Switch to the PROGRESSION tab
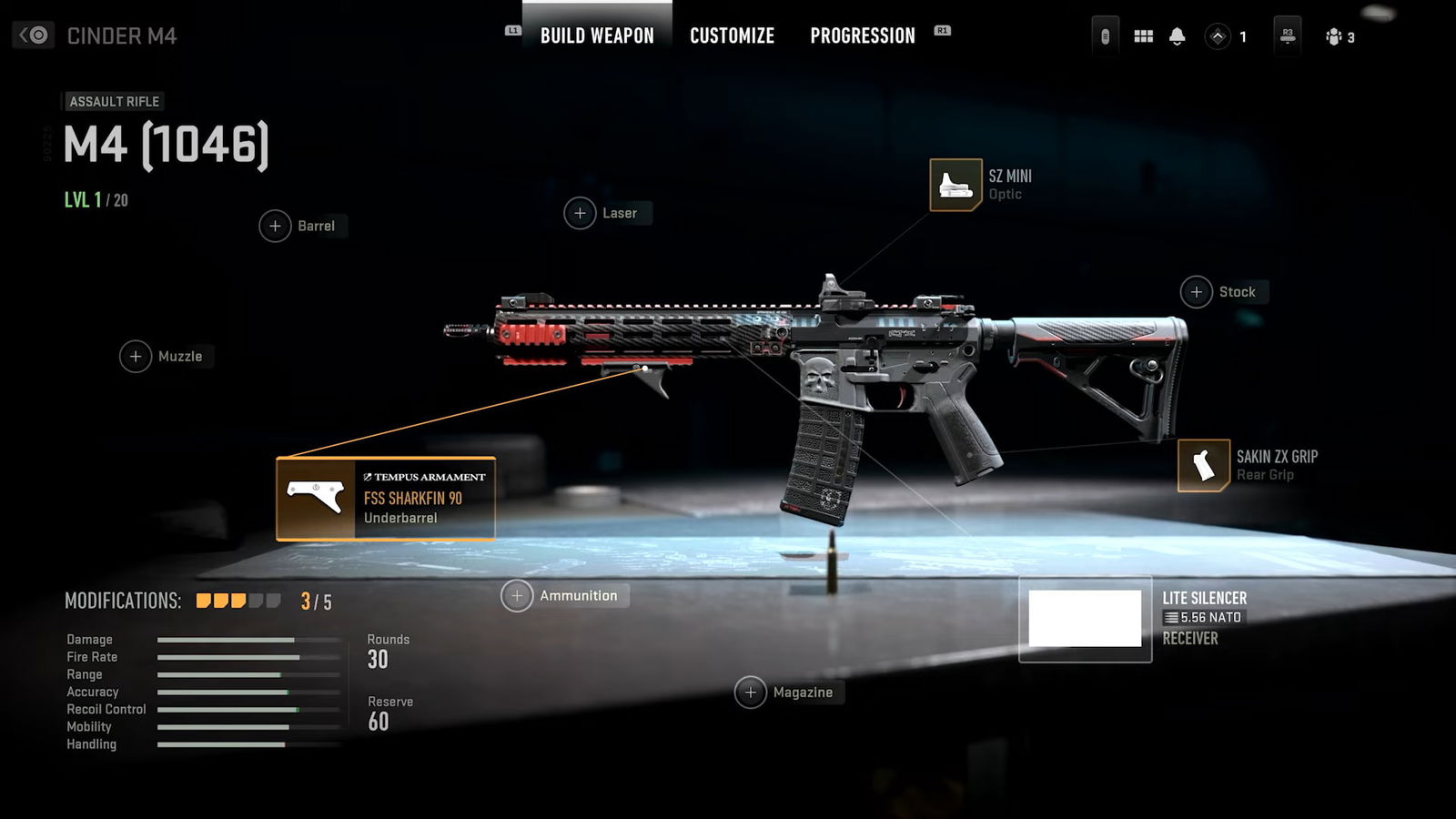The width and height of the screenshot is (1456, 819). pyautogui.click(x=862, y=35)
